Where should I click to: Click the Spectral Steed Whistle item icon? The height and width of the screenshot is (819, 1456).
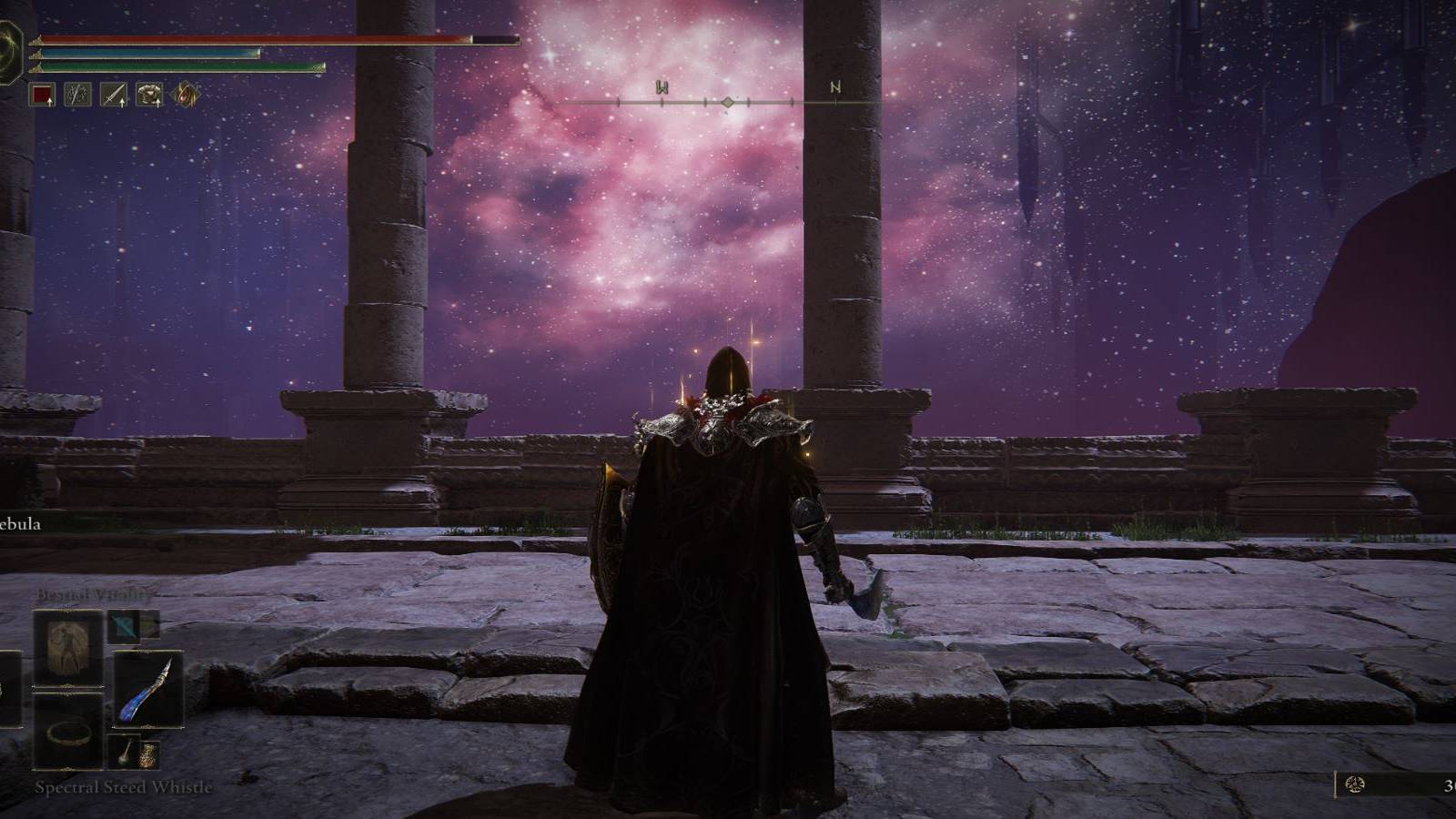click(x=126, y=751)
